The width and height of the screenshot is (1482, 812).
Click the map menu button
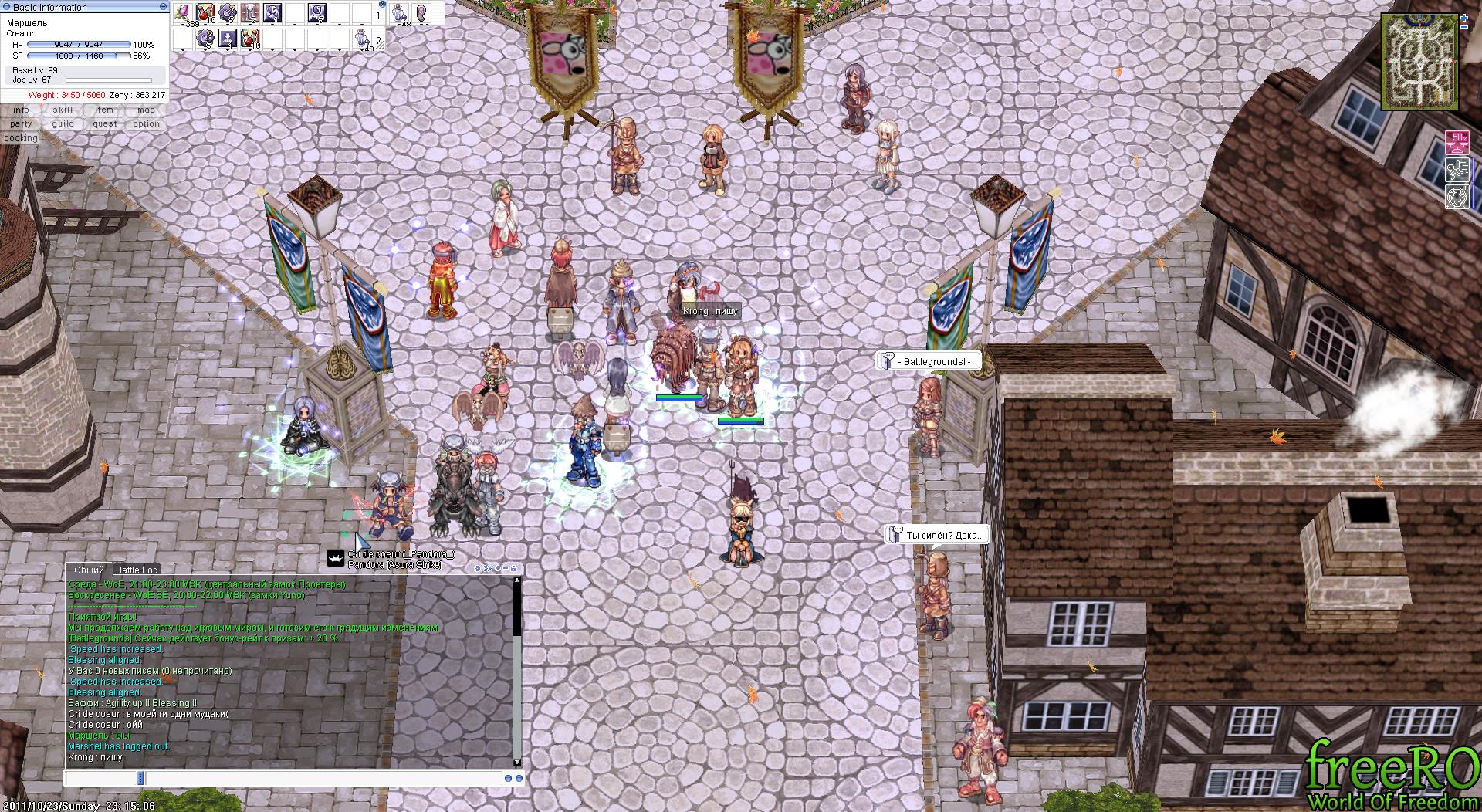146,110
